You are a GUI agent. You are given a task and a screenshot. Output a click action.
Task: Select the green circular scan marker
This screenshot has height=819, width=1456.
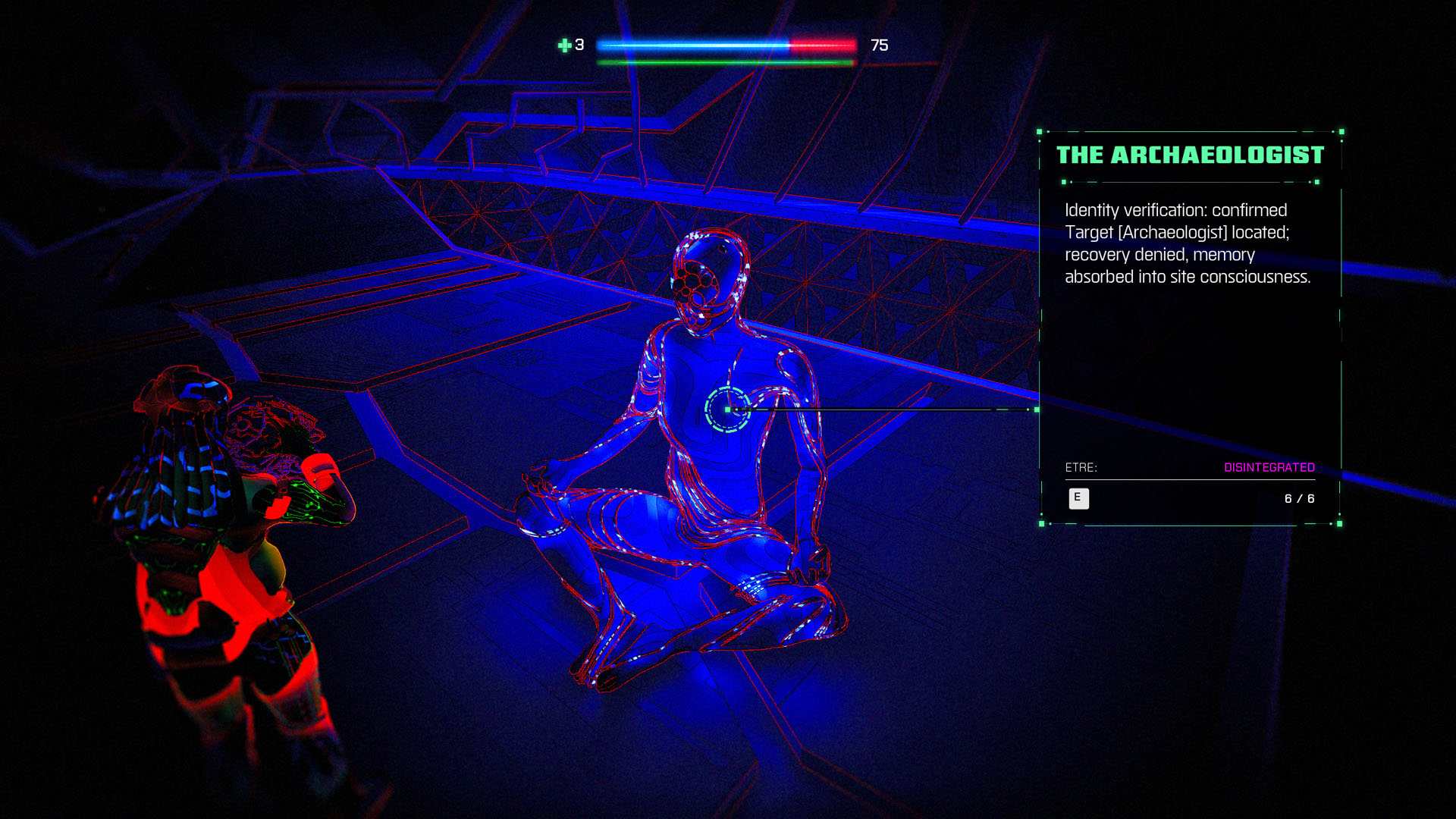(727, 409)
